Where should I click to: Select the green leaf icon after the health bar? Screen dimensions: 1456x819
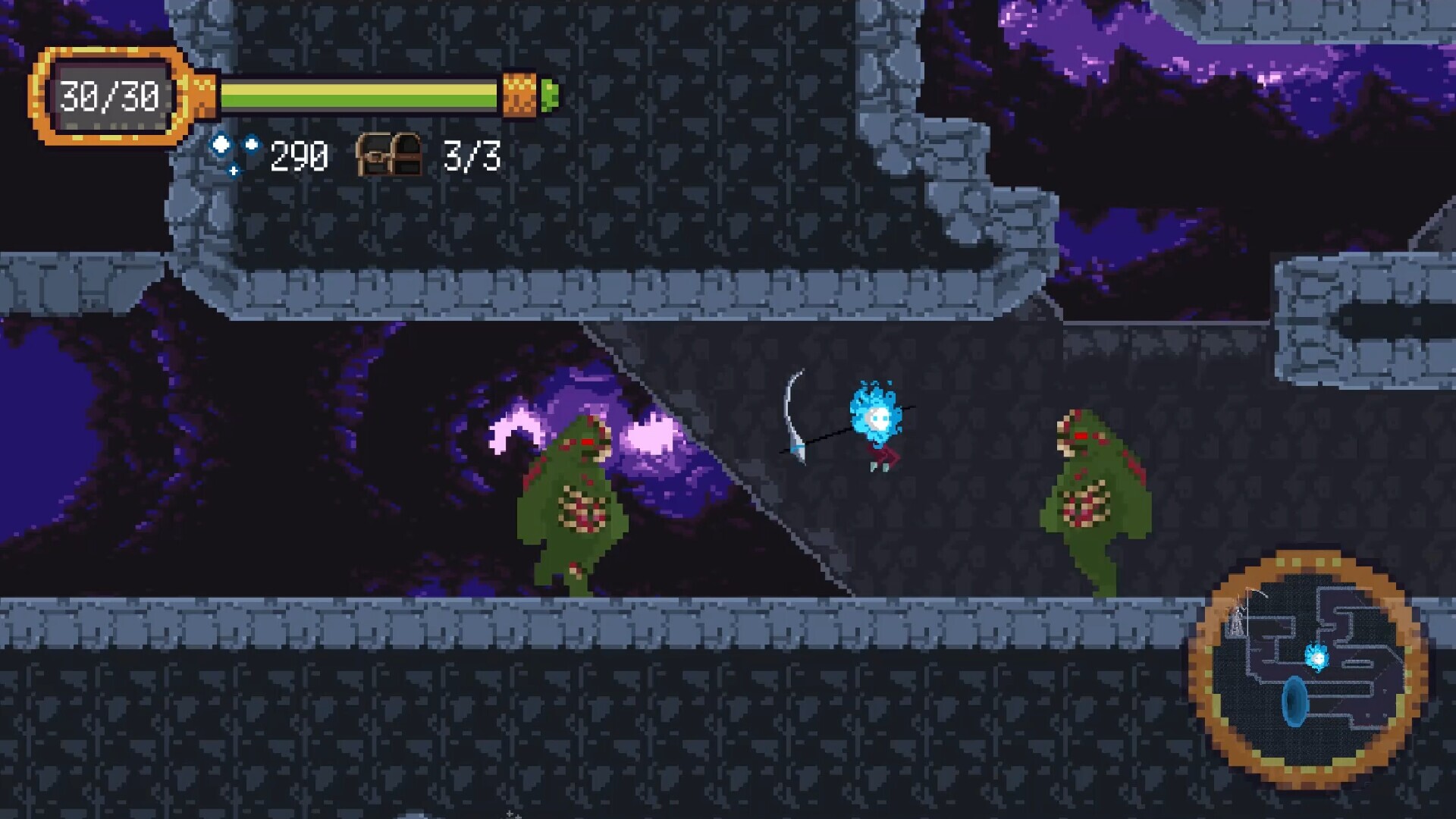[550, 95]
